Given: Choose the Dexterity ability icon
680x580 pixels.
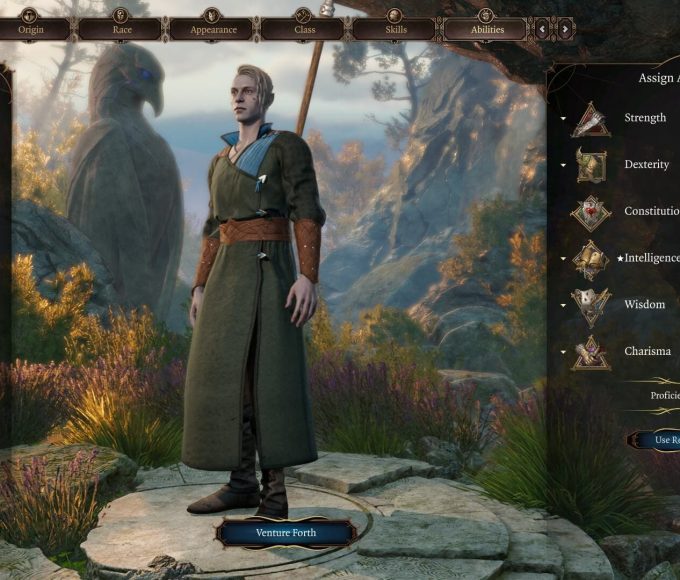Looking at the screenshot, I should (590, 165).
